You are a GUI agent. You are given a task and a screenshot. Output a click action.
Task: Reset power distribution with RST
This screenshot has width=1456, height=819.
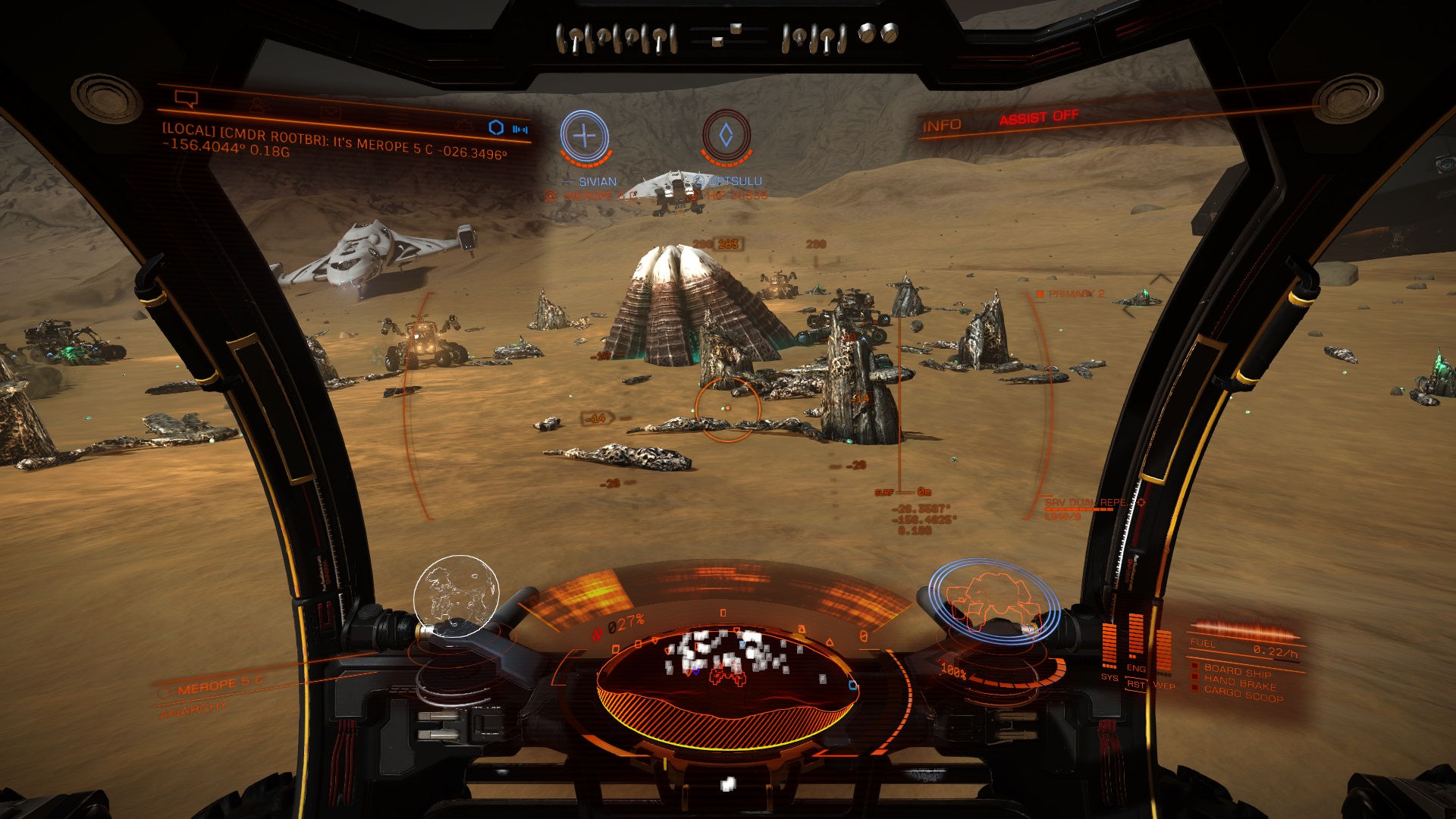tap(1135, 685)
